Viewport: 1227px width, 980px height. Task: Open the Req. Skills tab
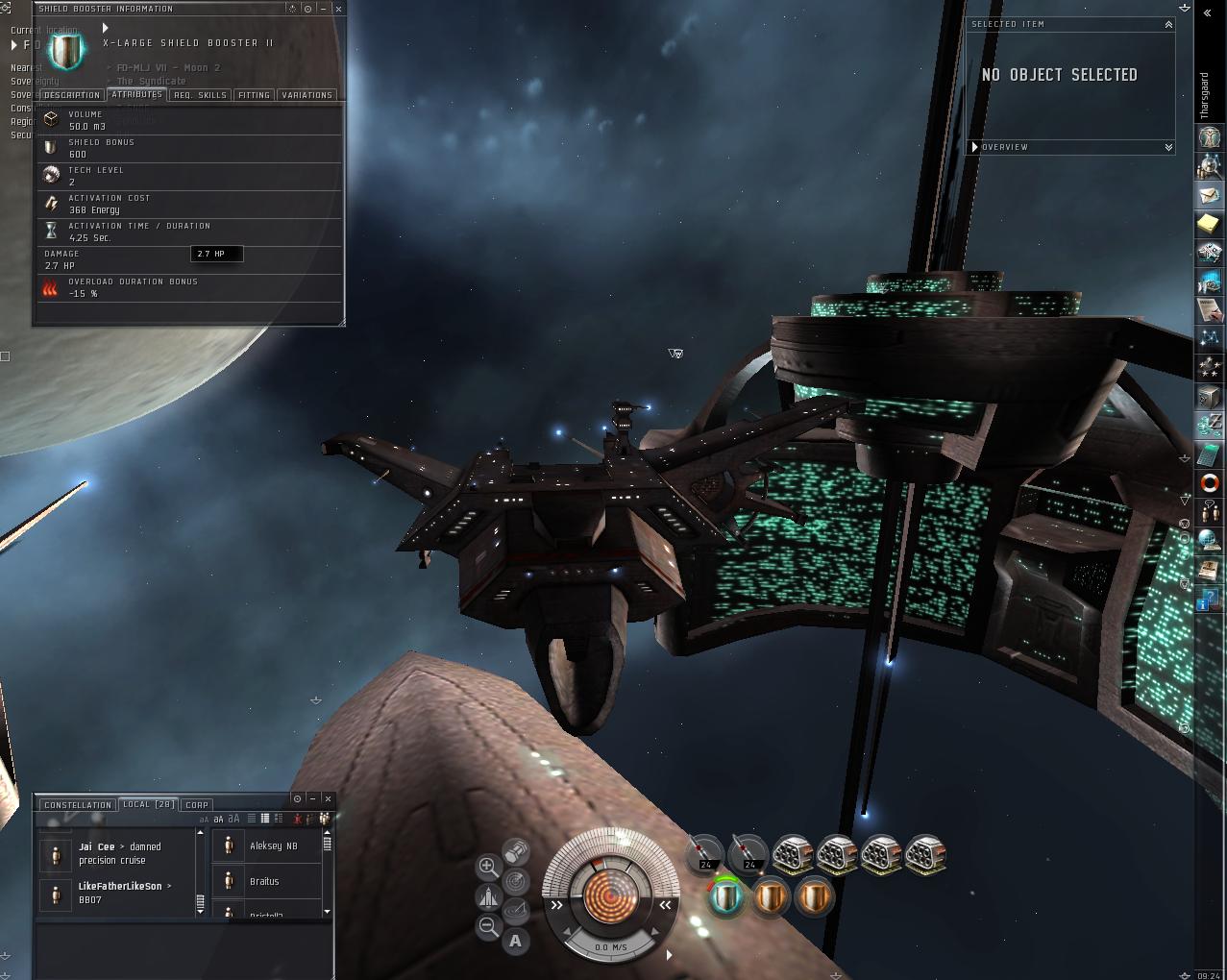(201, 95)
